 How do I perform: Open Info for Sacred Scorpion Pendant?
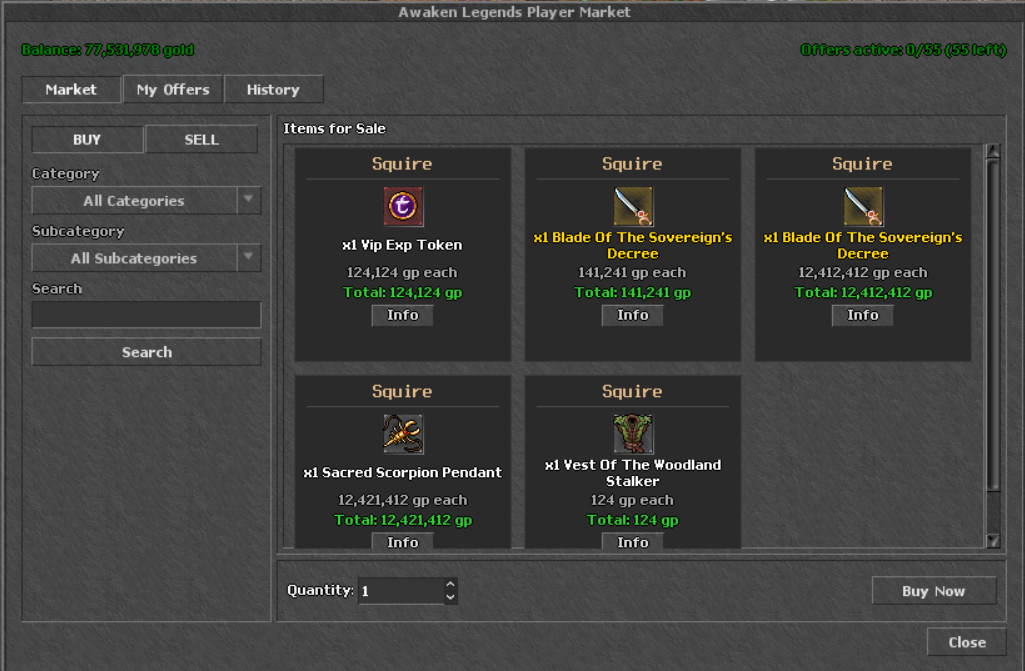403,542
